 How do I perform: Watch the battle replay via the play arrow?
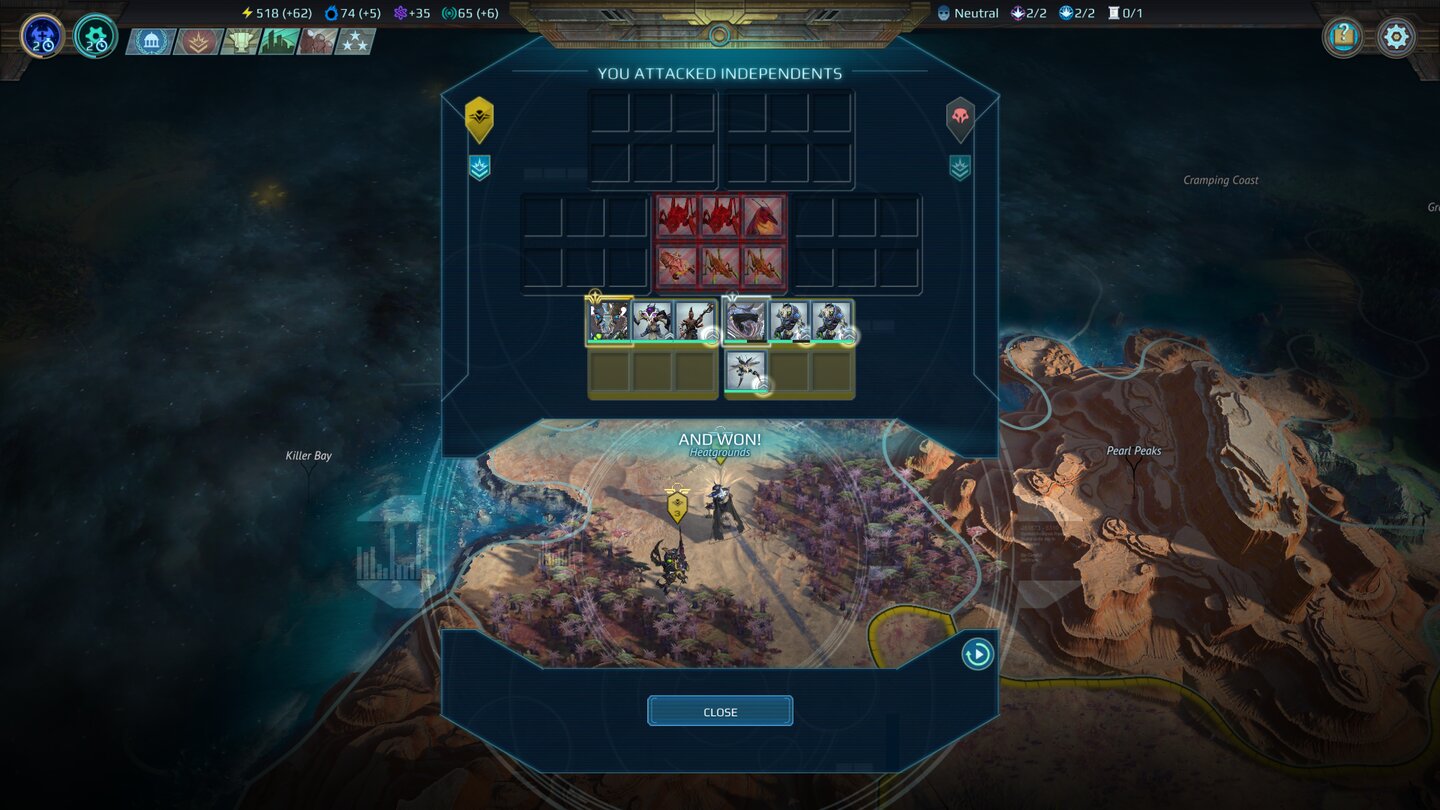click(x=977, y=654)
